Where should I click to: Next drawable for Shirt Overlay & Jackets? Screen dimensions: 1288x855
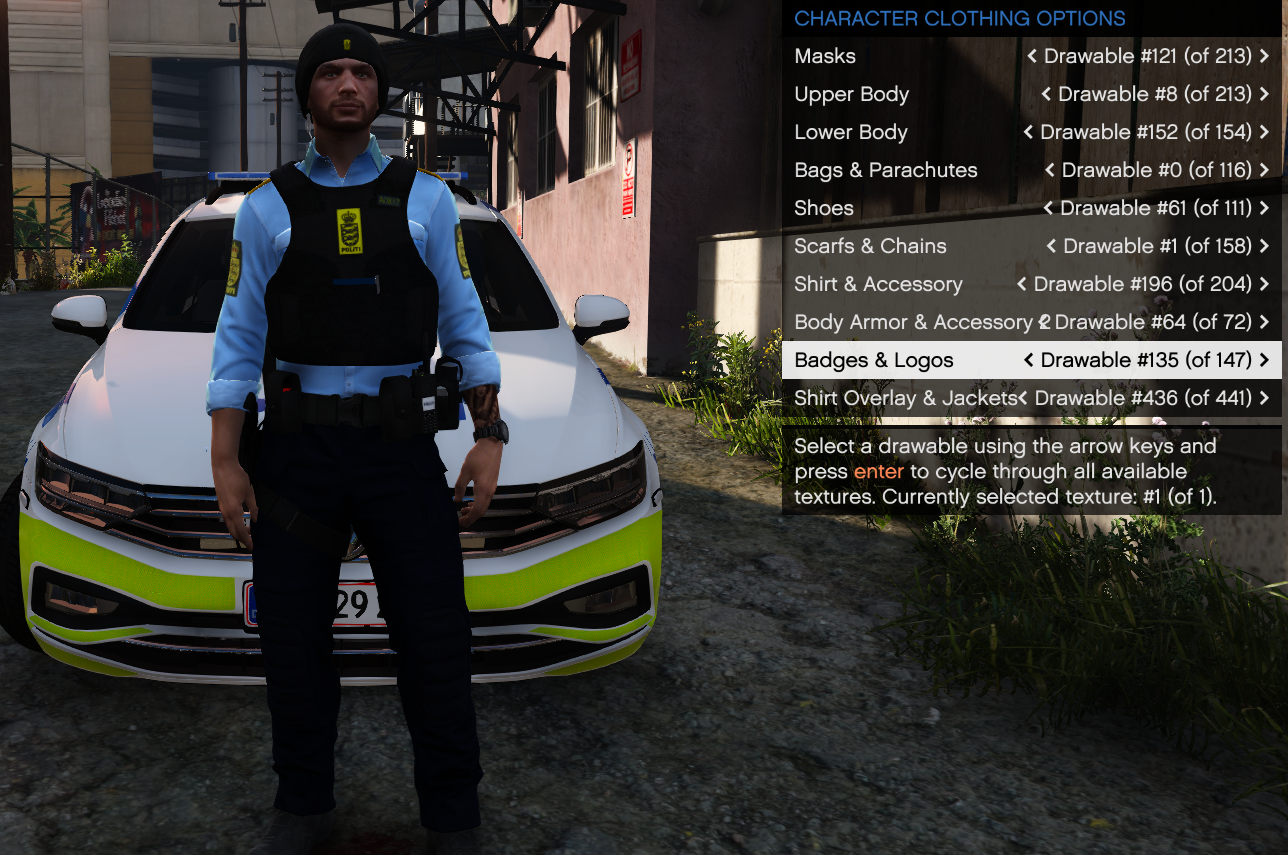[x=1265, y=399]
